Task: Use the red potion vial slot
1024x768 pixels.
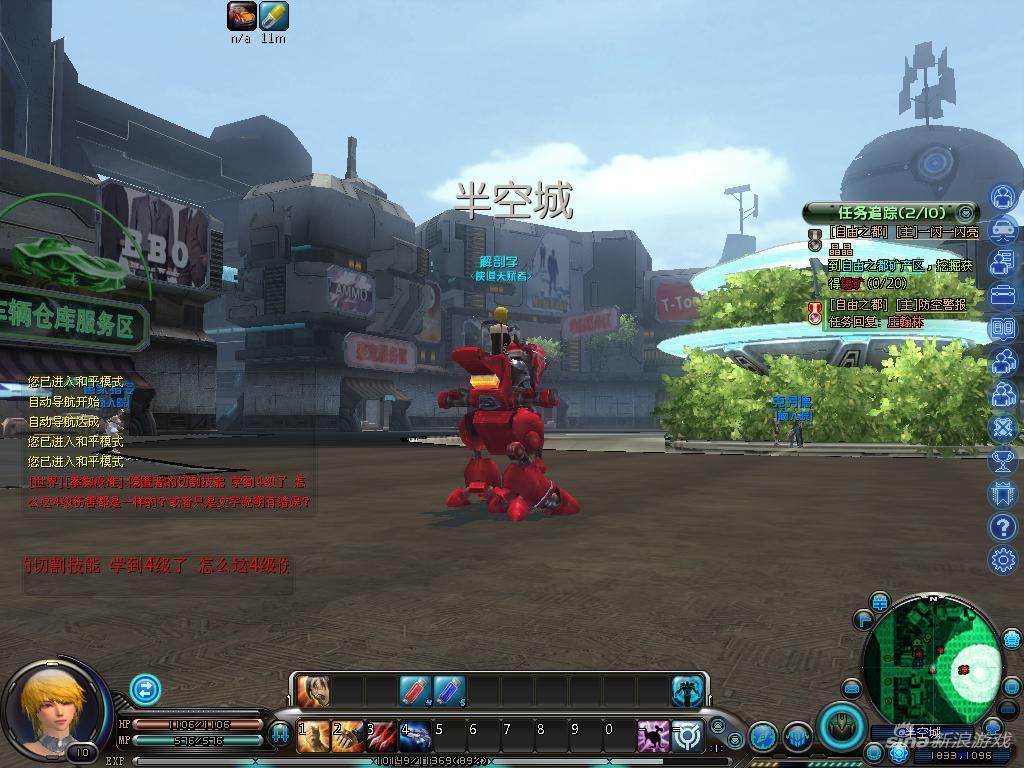Action: point(415,690)
